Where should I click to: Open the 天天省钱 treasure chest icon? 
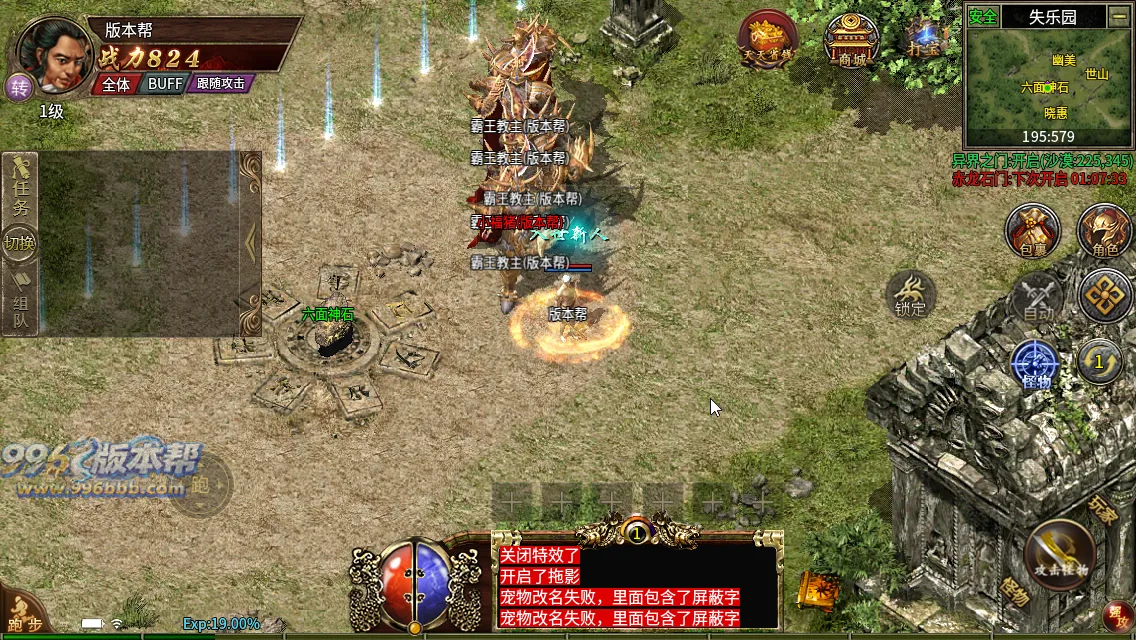point(768,40)
